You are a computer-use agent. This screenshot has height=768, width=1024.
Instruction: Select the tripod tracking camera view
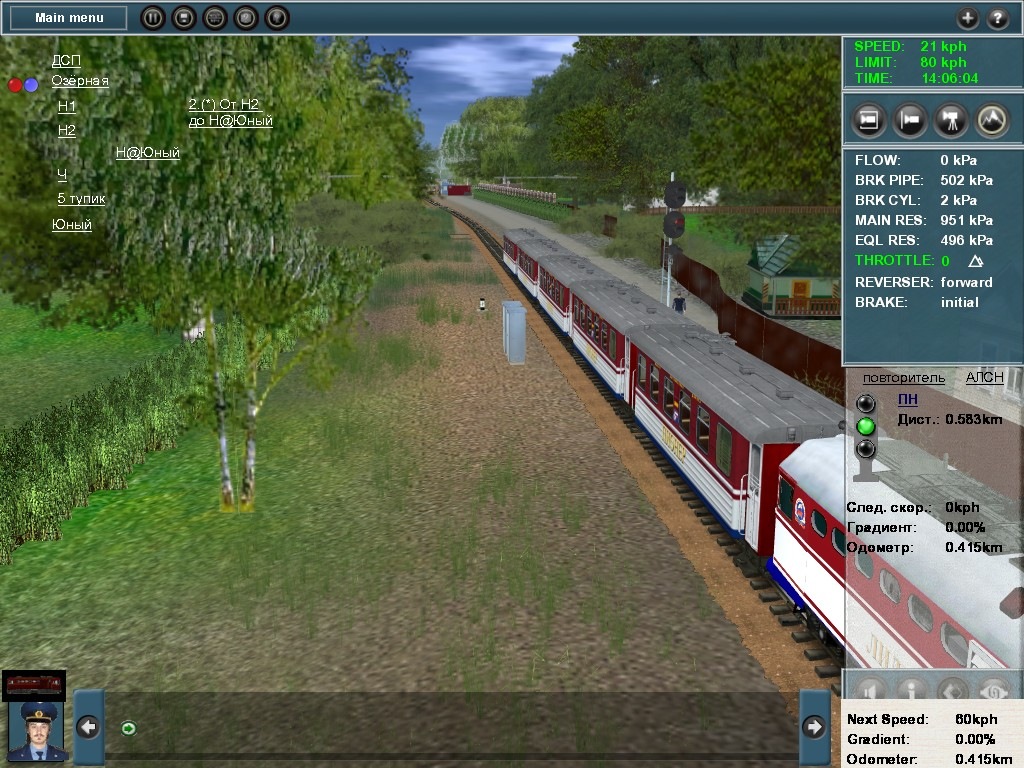[950, 120]
